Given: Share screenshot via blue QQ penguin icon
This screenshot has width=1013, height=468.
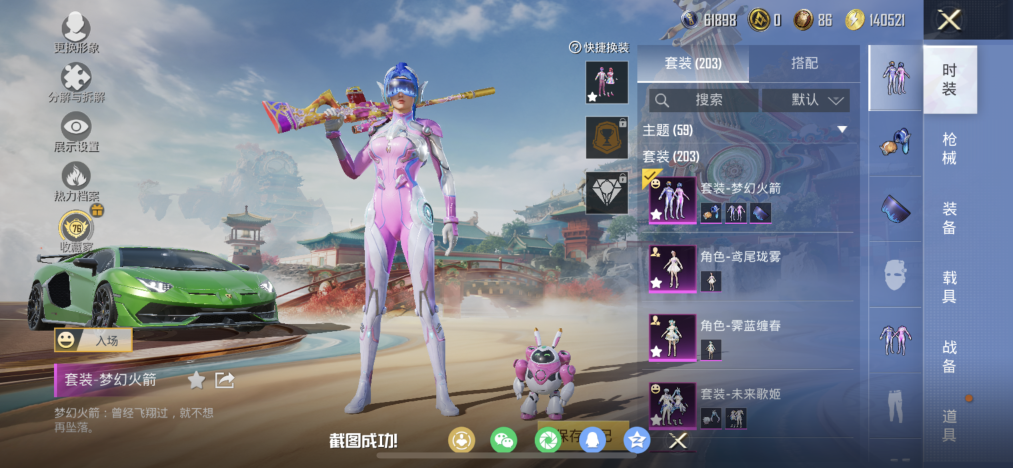Looking at the screenshot, I should tap(593, 439).
